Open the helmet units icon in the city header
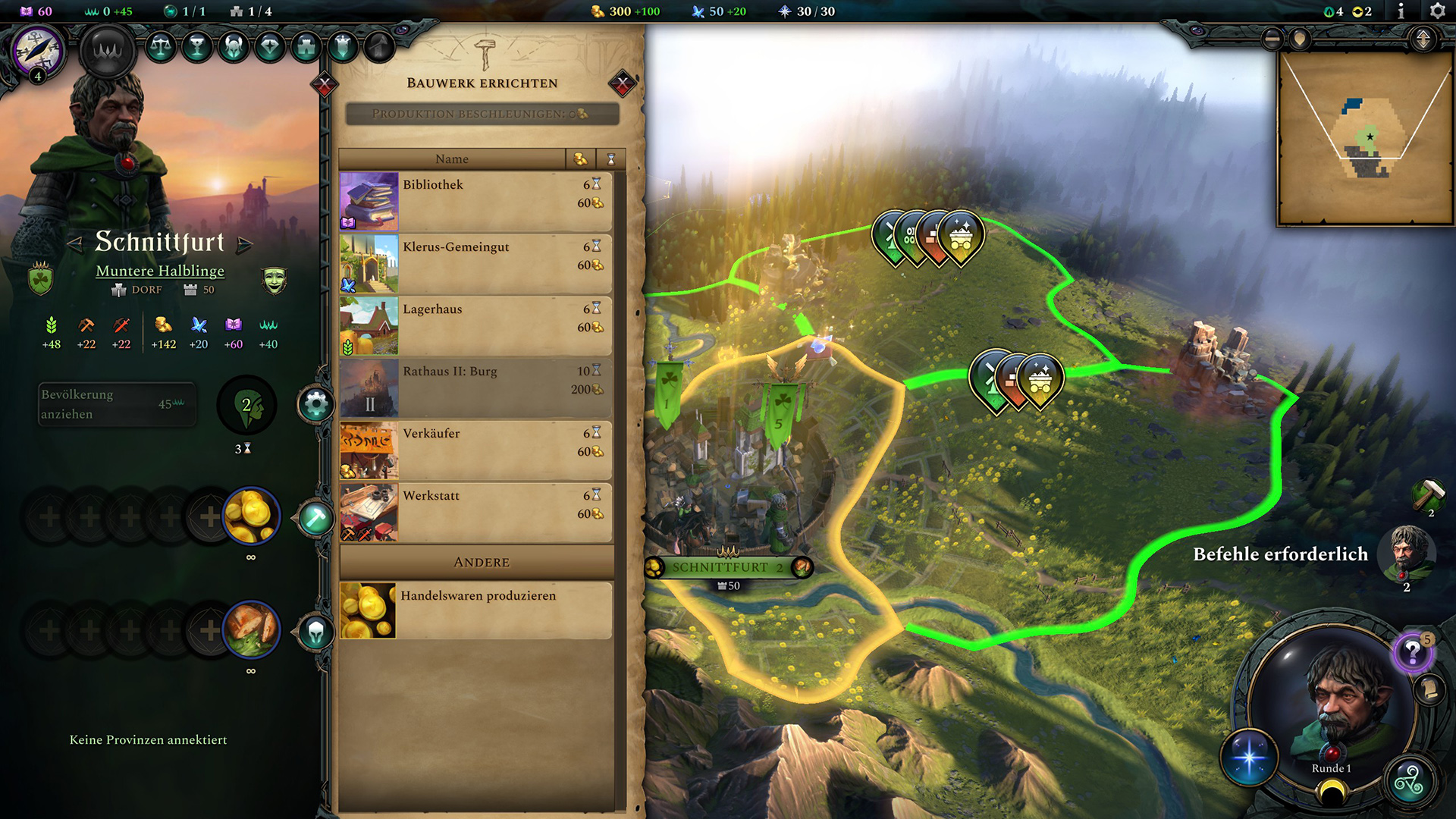The height and width of the screenshot is (819, 1456). (x=233, y=47)
